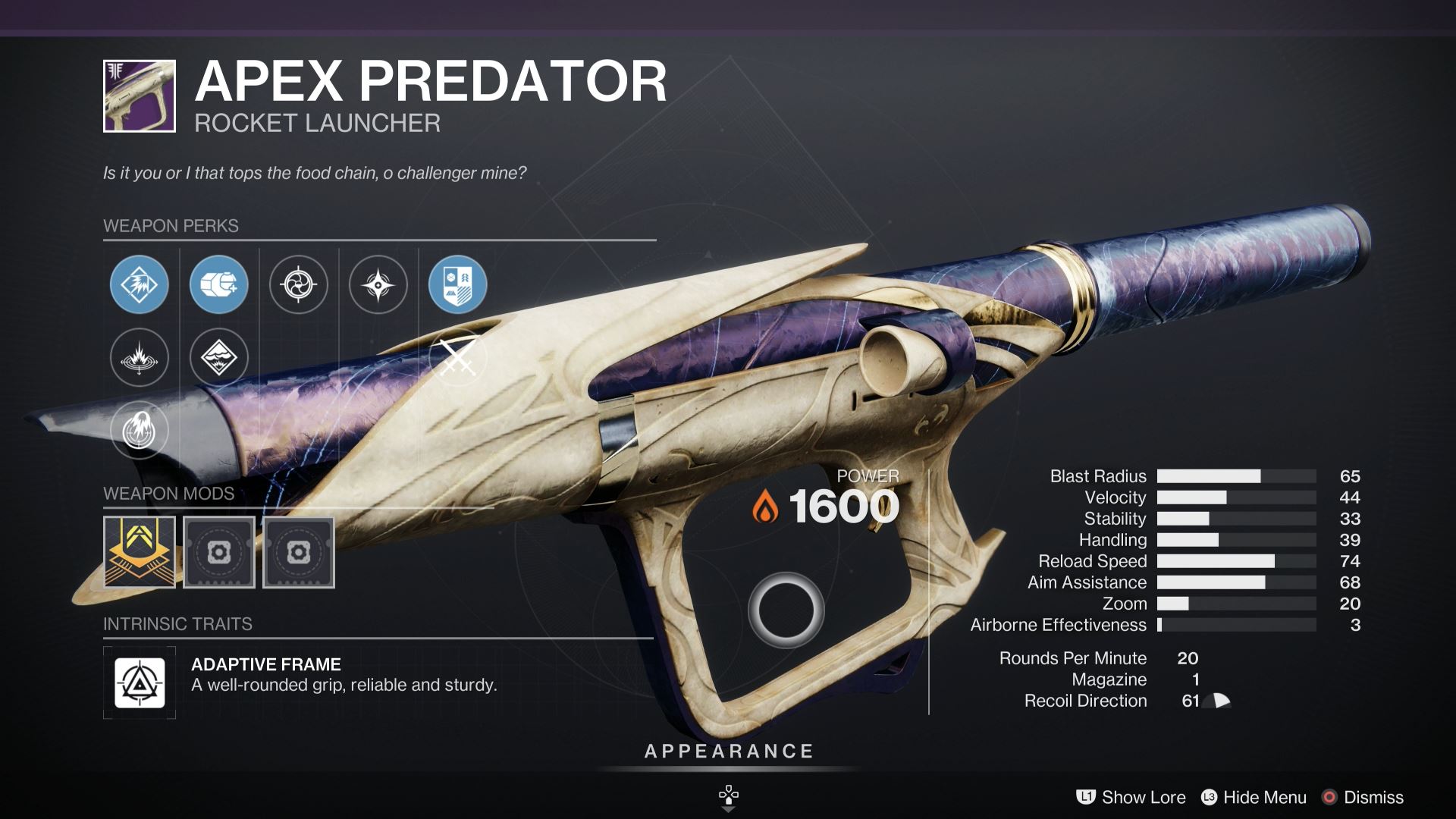Inspect the Adaptive Frame intrinsic trait icon
1456x819 pixels.
[141, 682]
